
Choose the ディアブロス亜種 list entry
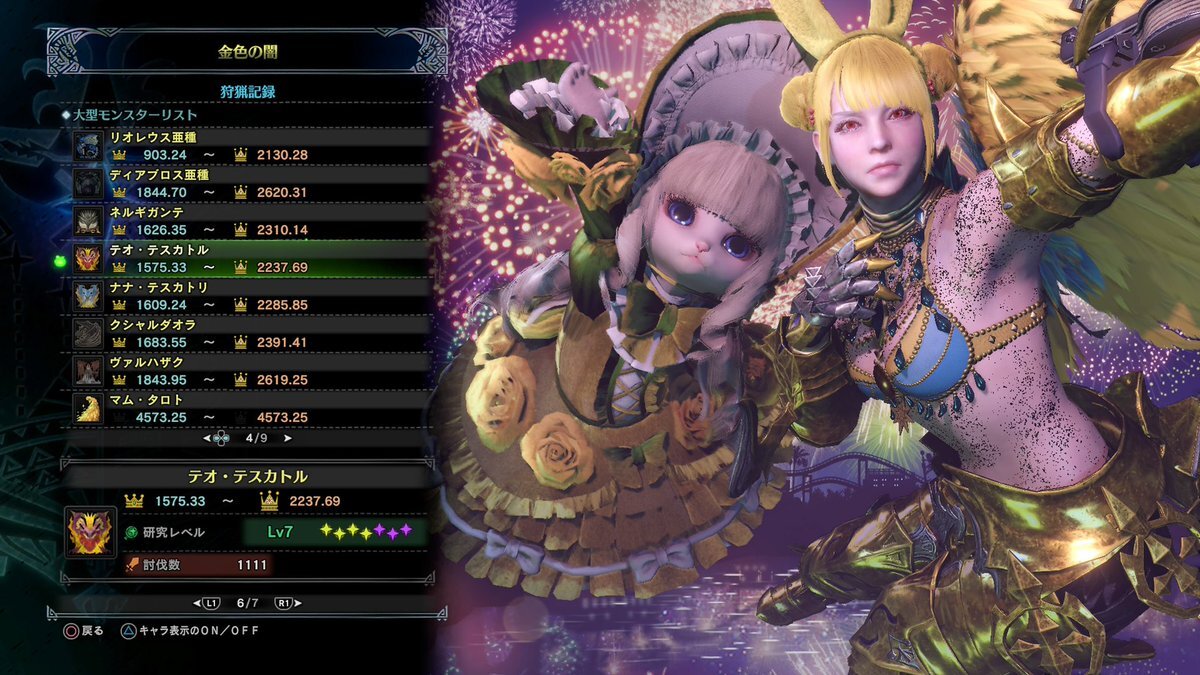coord(250,183)
